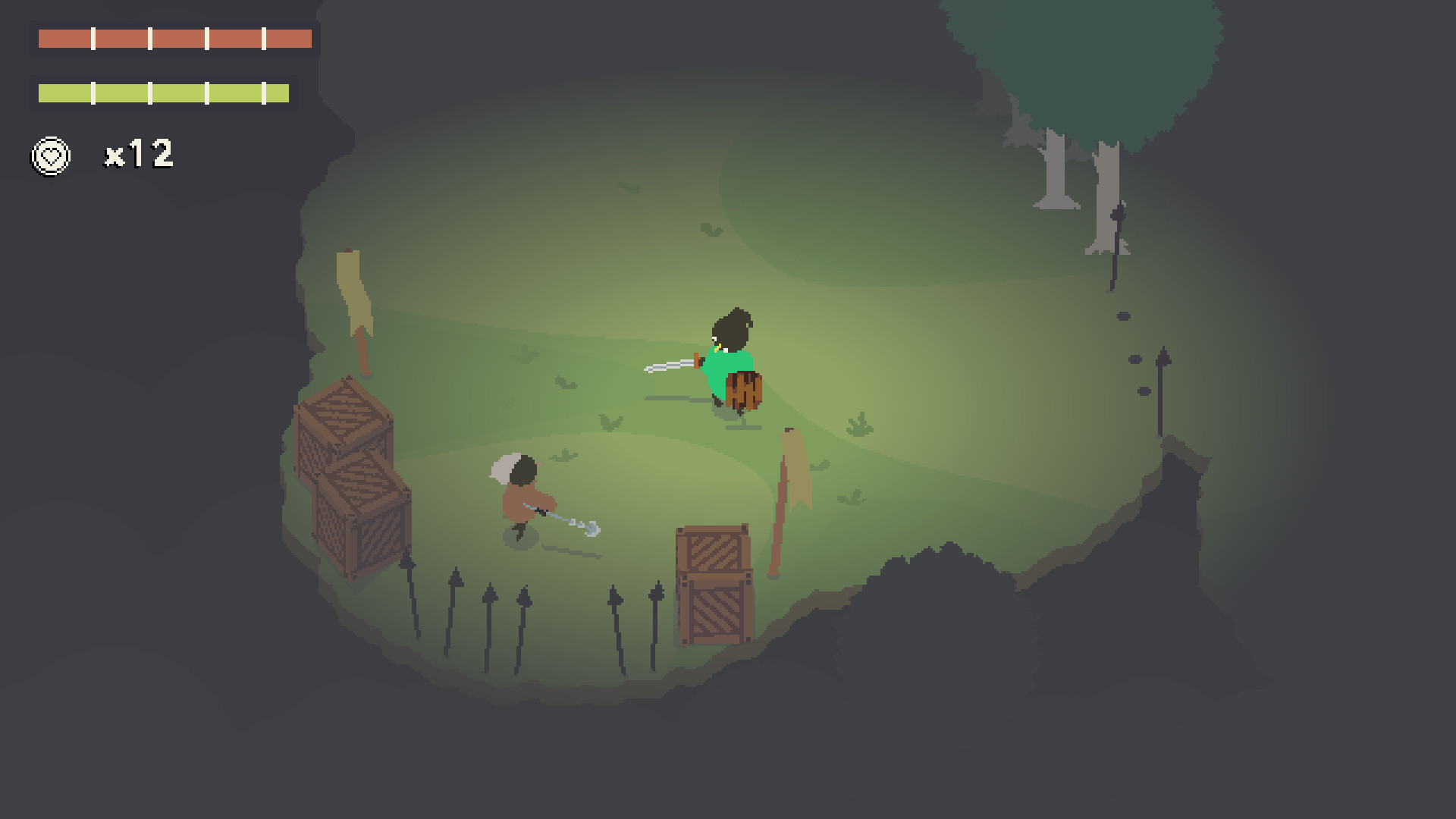The width and height of the screenshot is (1456, 819).
Task: Click the heart coin currency icon
Action: pos(49,155)
